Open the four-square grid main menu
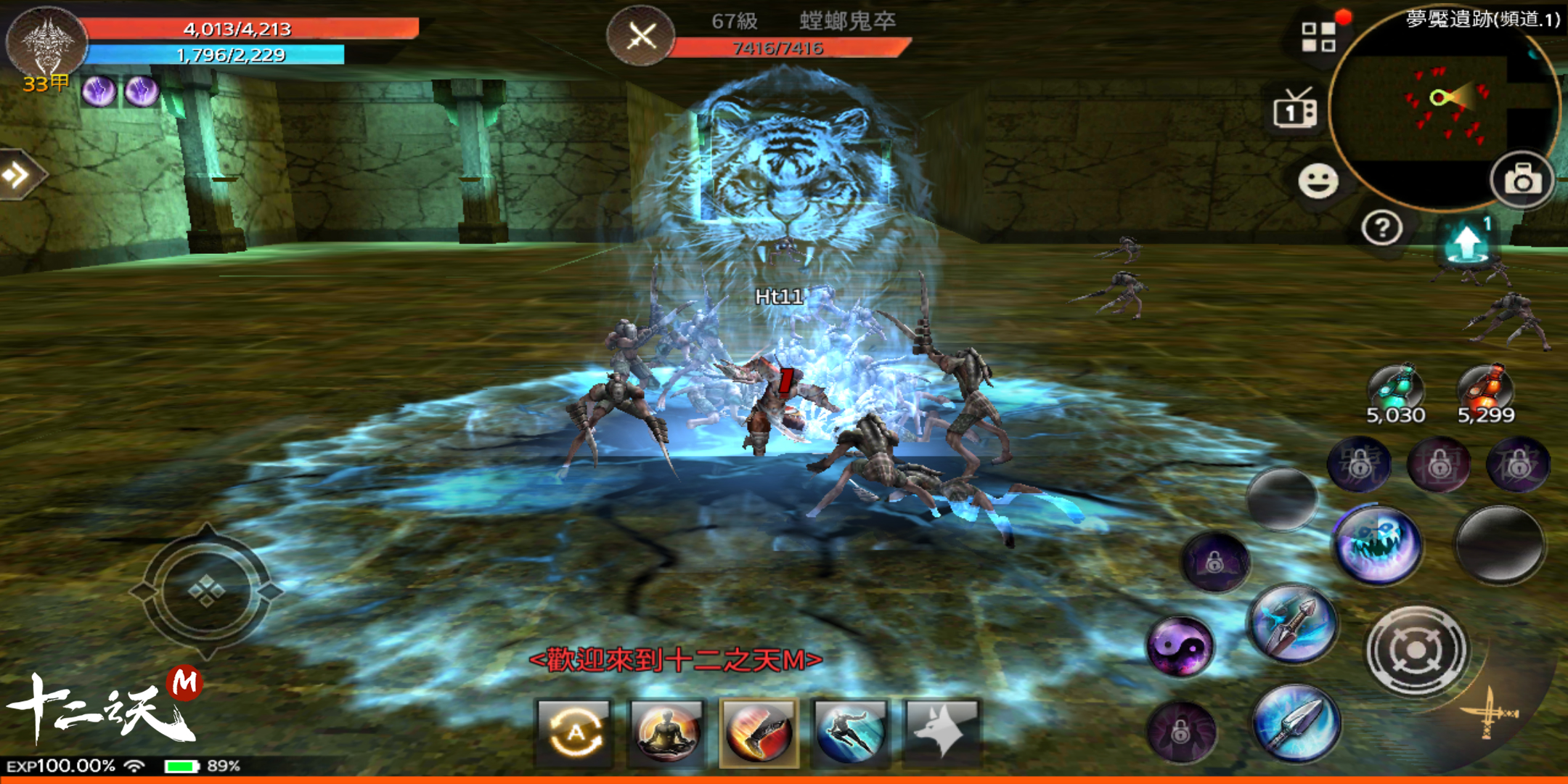1568x784 pixels. (x=1318, y=36)
